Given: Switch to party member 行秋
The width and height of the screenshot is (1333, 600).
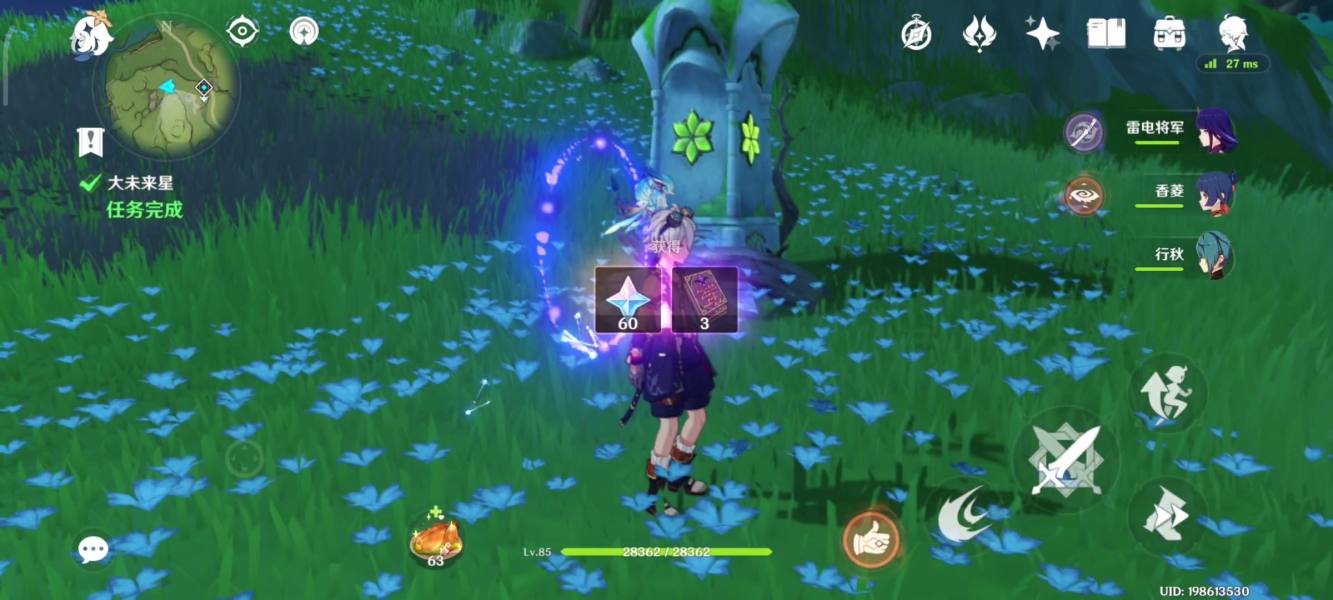Looking at the screenshot, I should pyautogui.click(x=1215, y=256).
